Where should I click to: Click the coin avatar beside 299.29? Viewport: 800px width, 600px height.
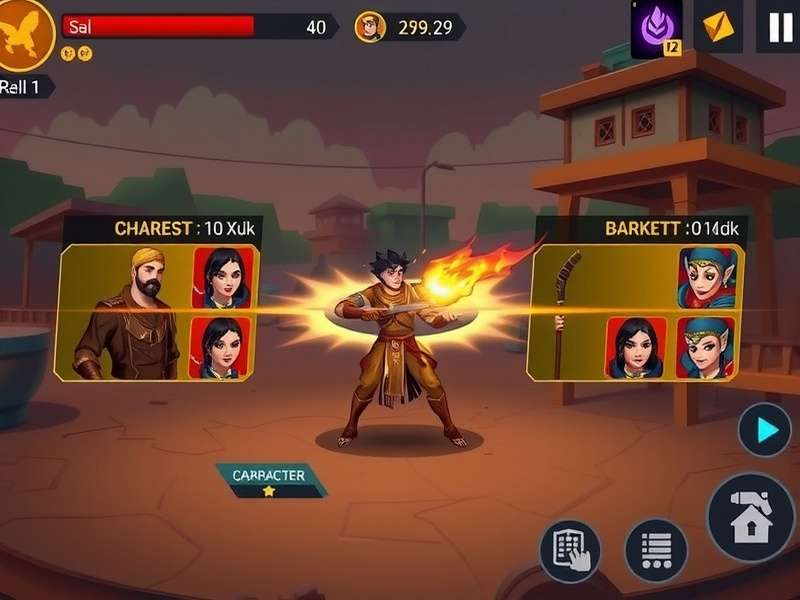point(370,27)
